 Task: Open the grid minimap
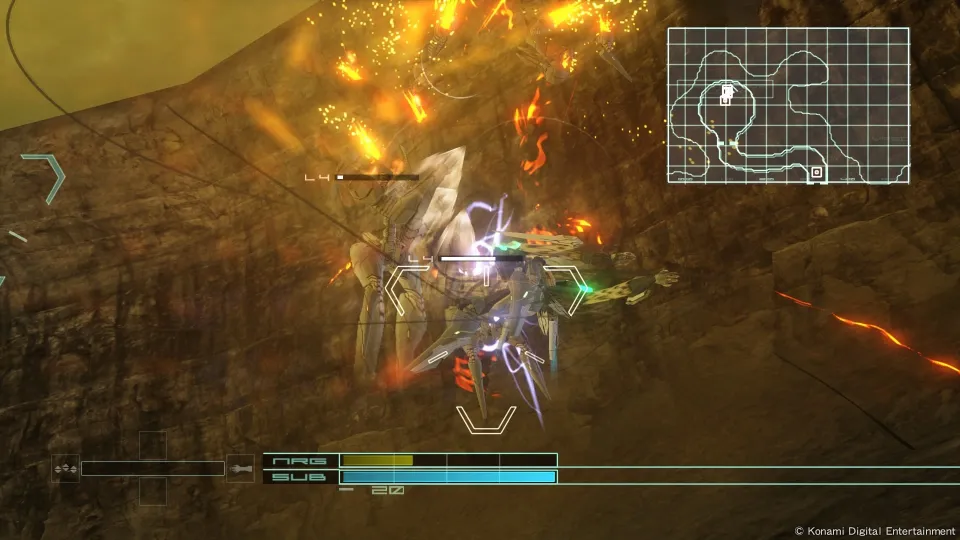pyautogui.click(x=788, y=106)
